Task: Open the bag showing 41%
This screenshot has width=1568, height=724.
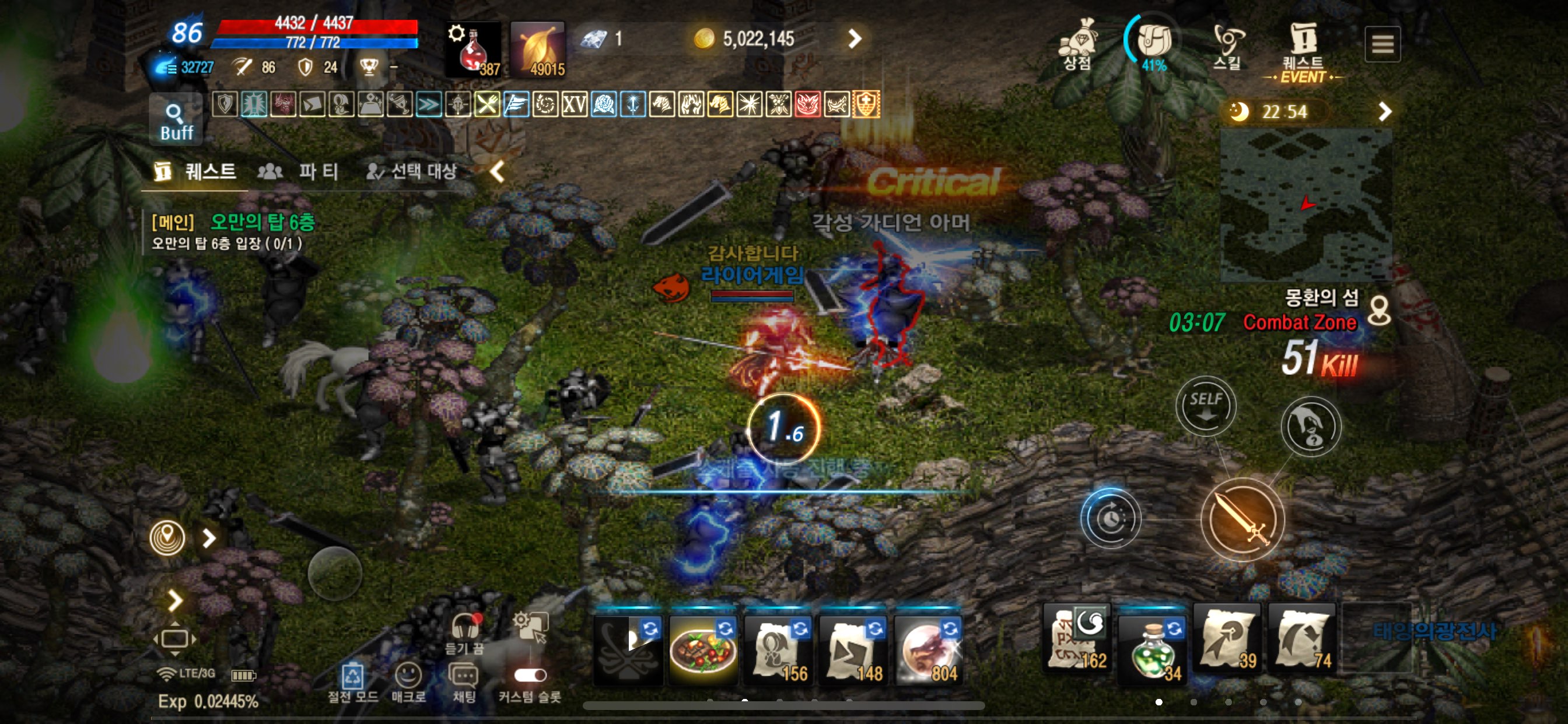Action: (1153, 43)
